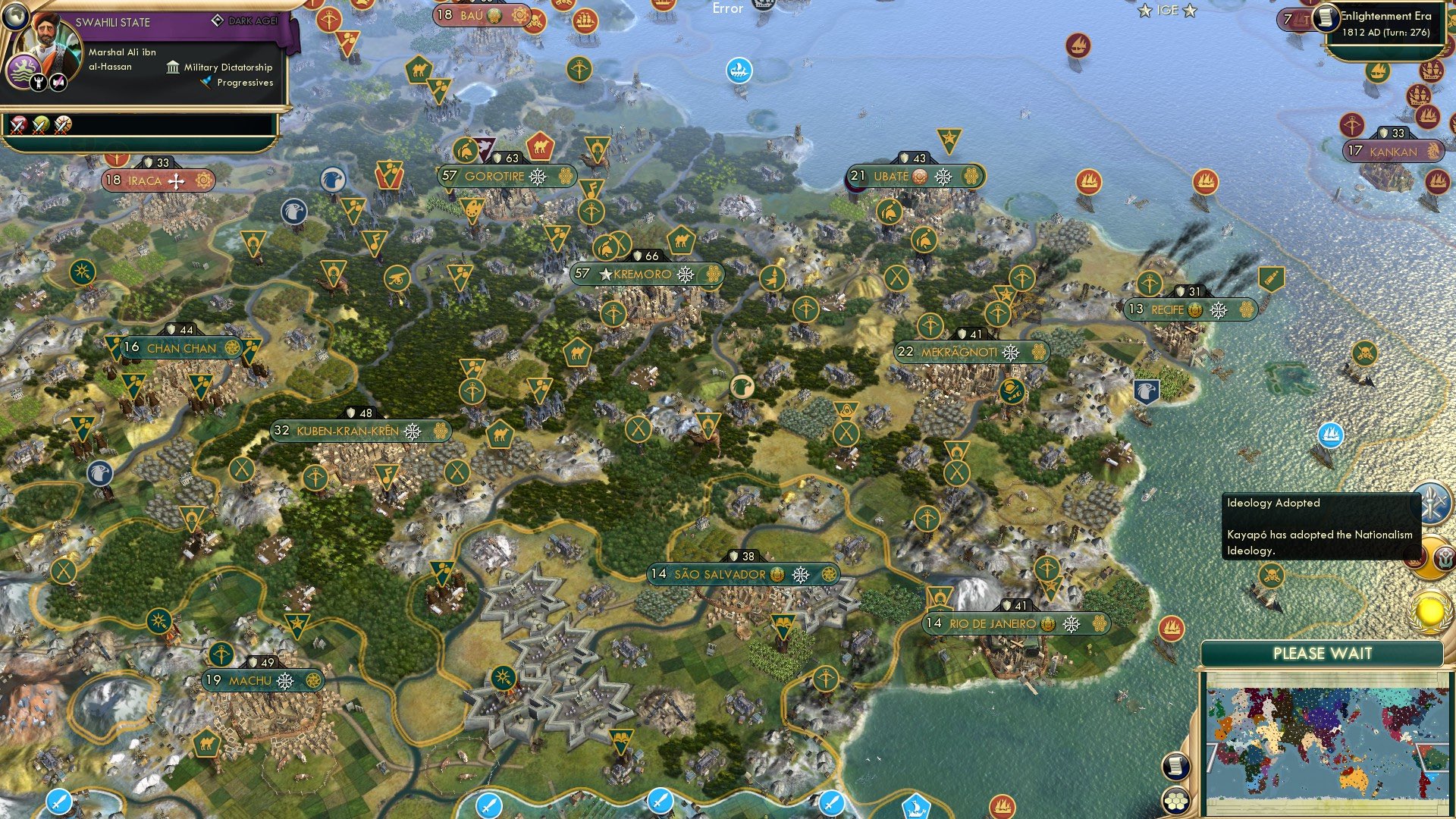Click the Military Dictatorship government icon

coord(173,67)
